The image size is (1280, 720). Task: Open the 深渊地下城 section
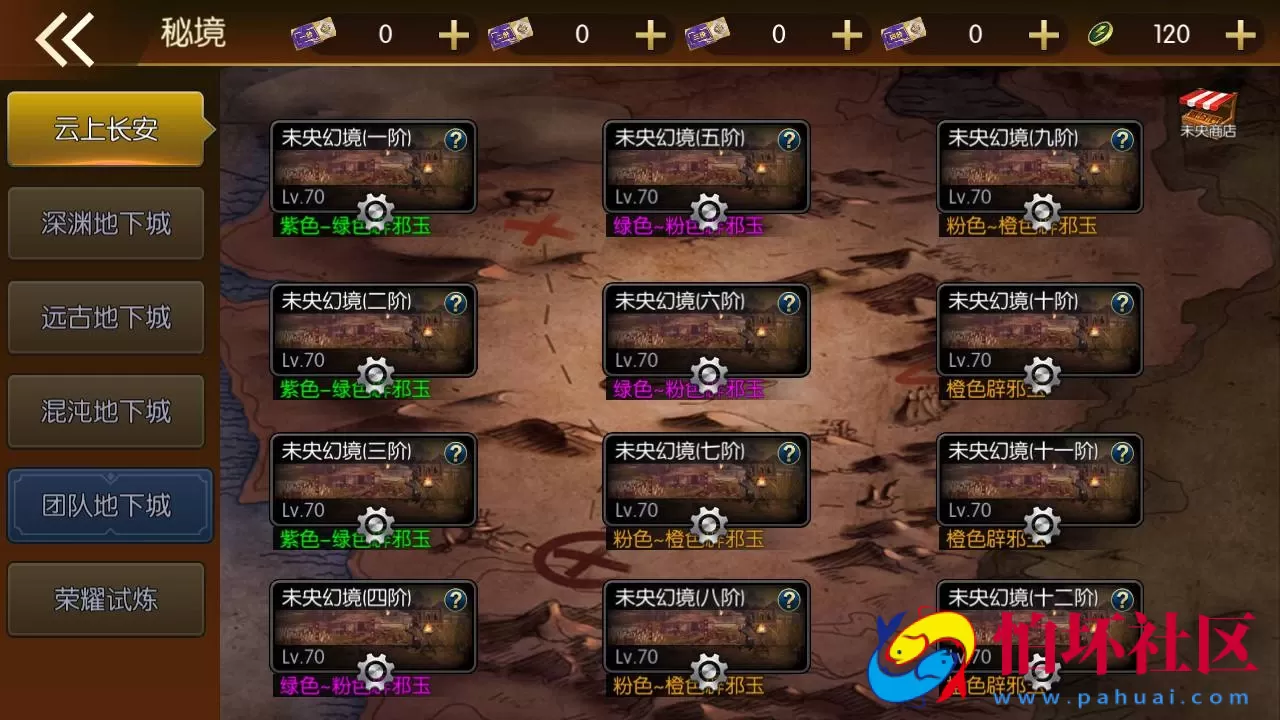(x=106, y=222)
